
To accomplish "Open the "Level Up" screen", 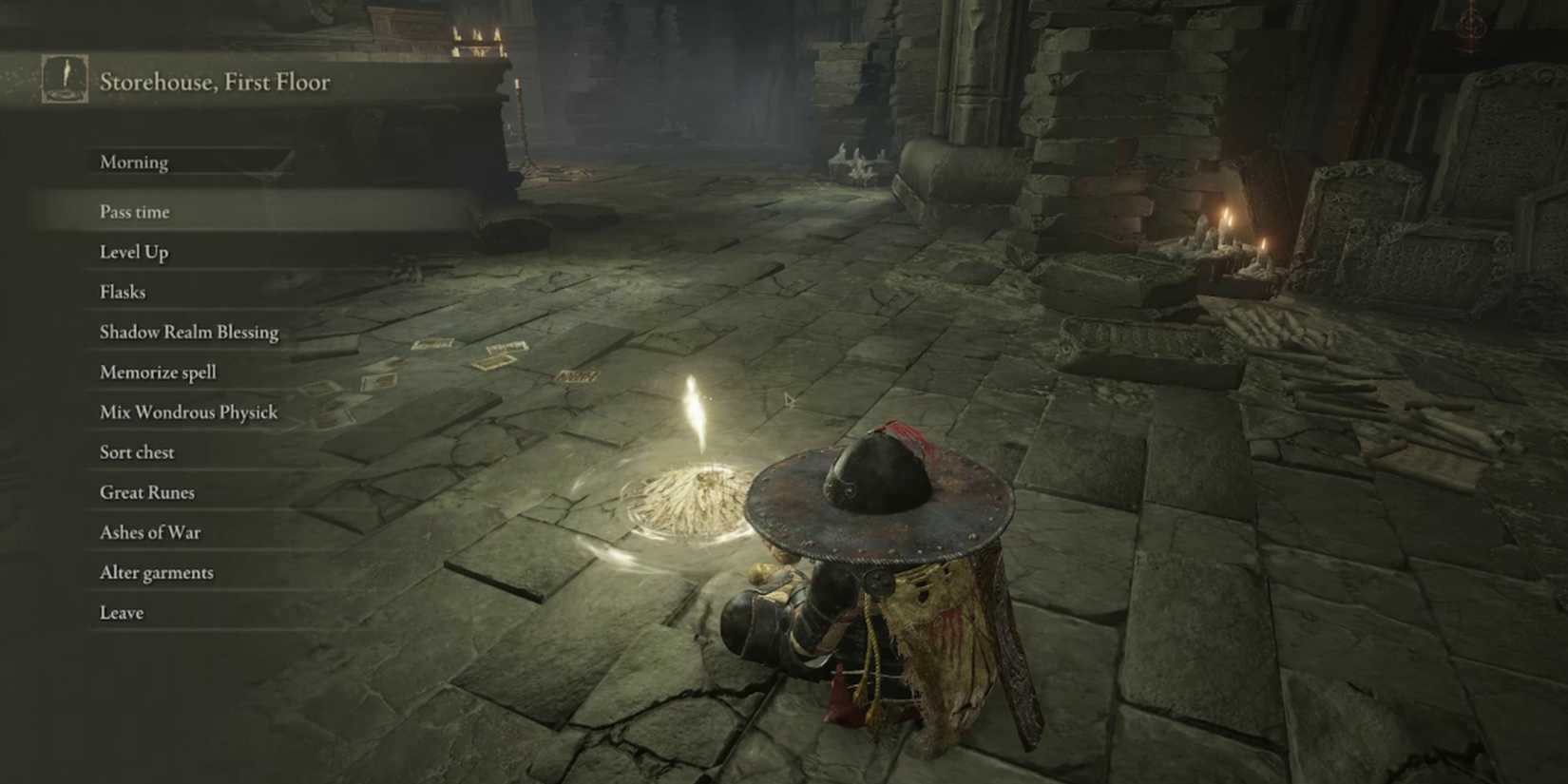I will pos(133,252).
